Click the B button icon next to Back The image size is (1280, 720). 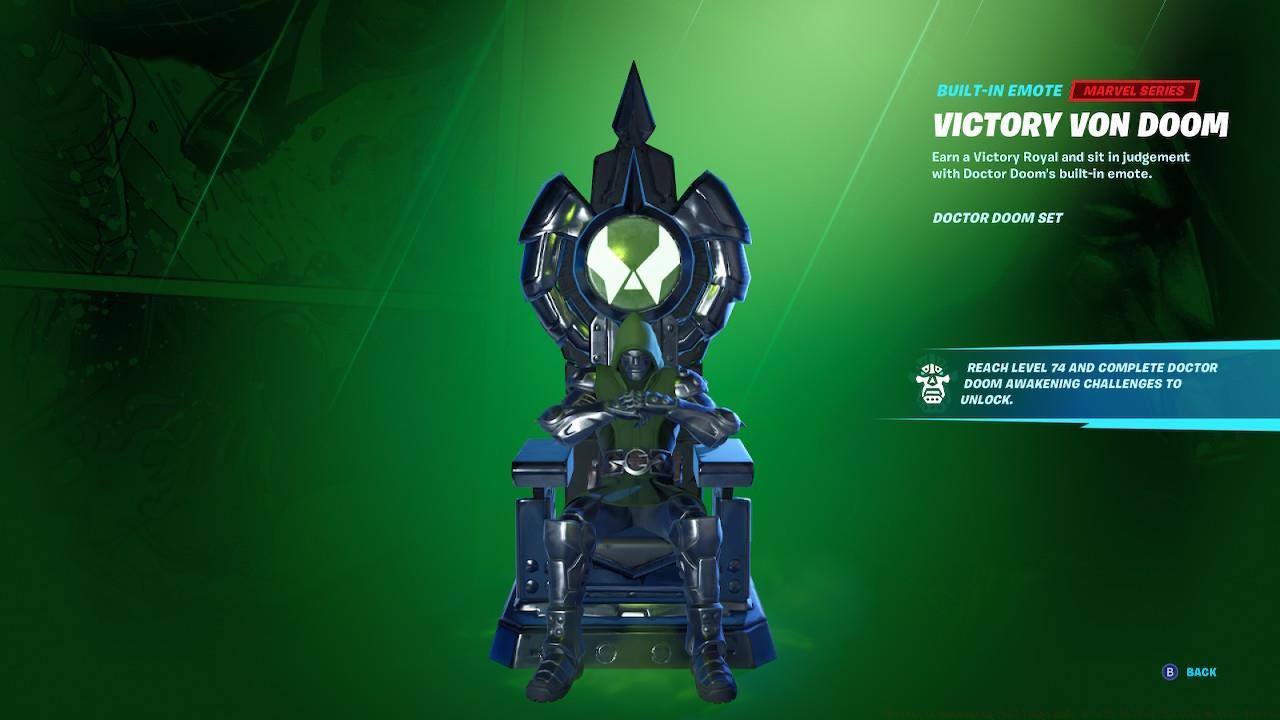1171,674
